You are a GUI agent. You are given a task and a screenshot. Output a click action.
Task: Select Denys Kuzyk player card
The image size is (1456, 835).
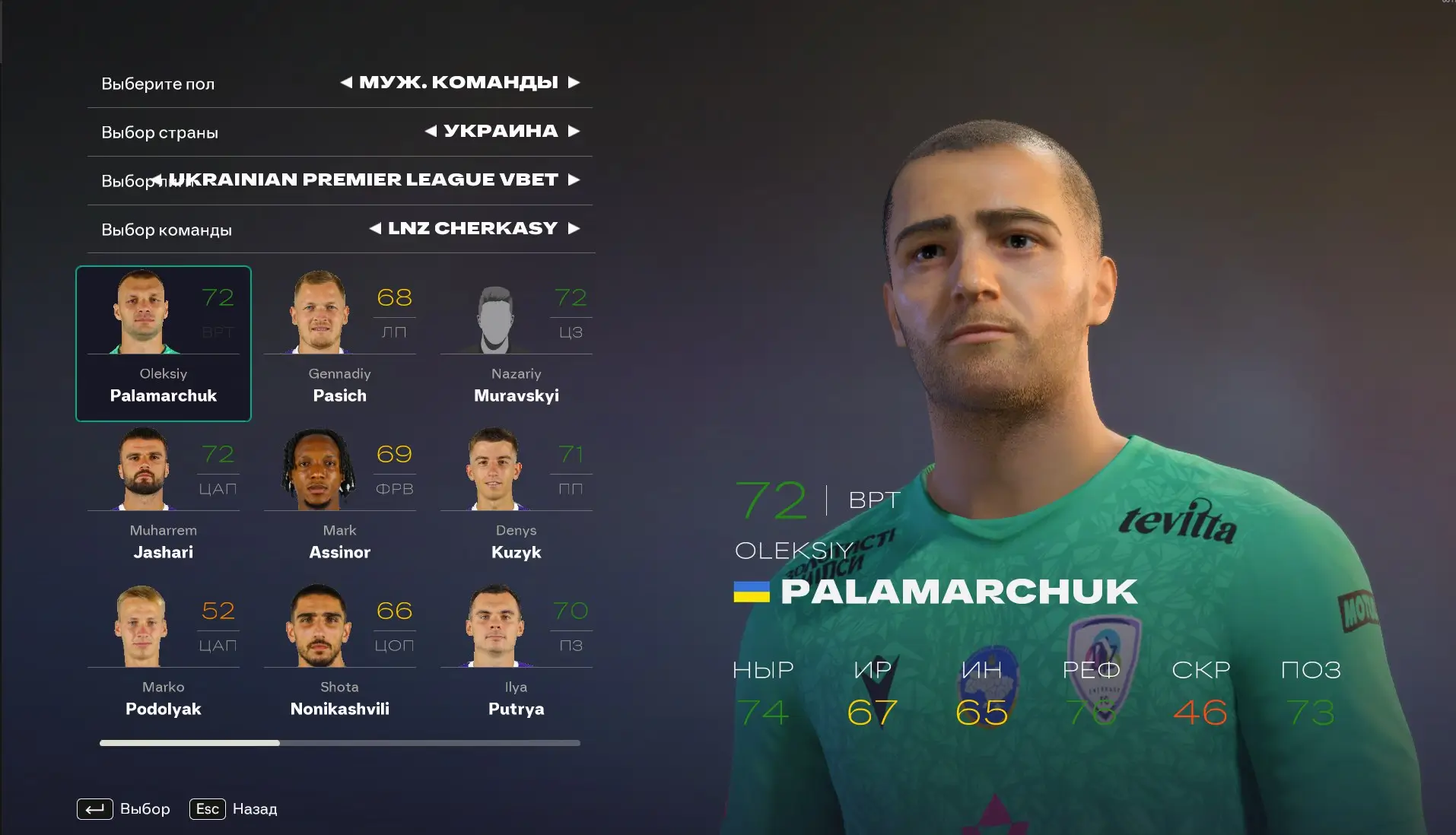(x=516, y=500)
